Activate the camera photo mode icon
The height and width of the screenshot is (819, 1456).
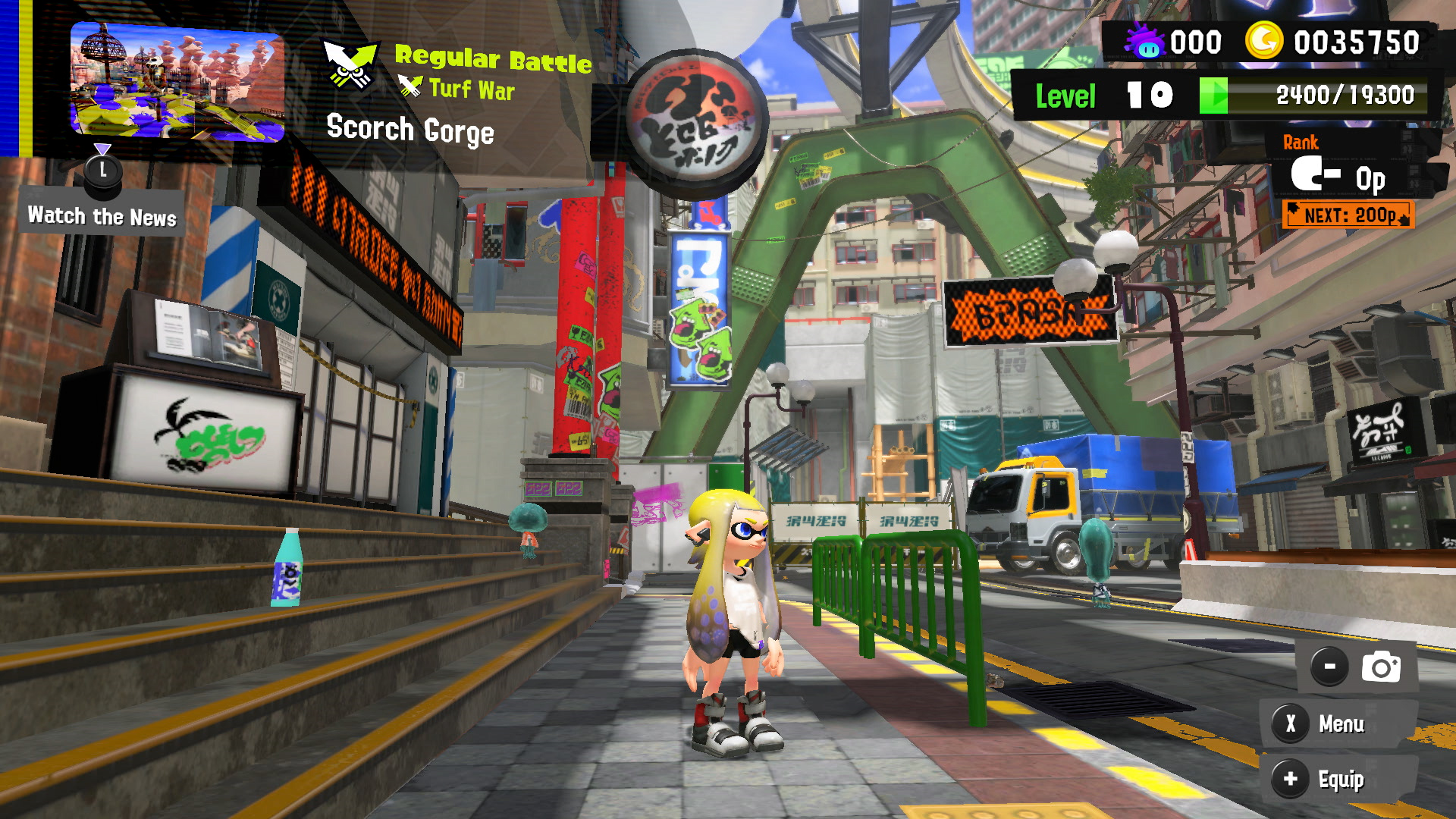tap(1380, 667)
